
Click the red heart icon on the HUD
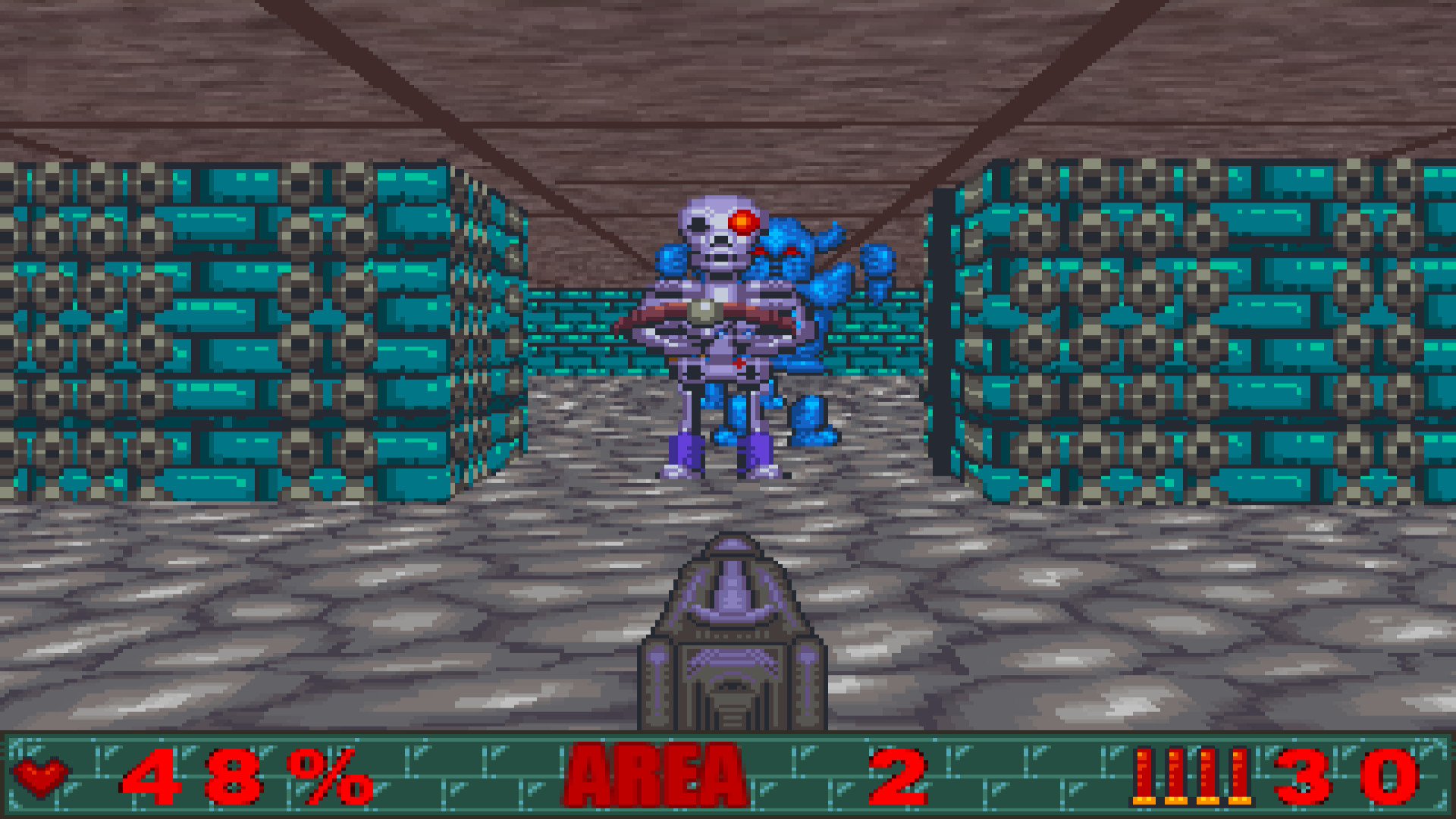42,775
